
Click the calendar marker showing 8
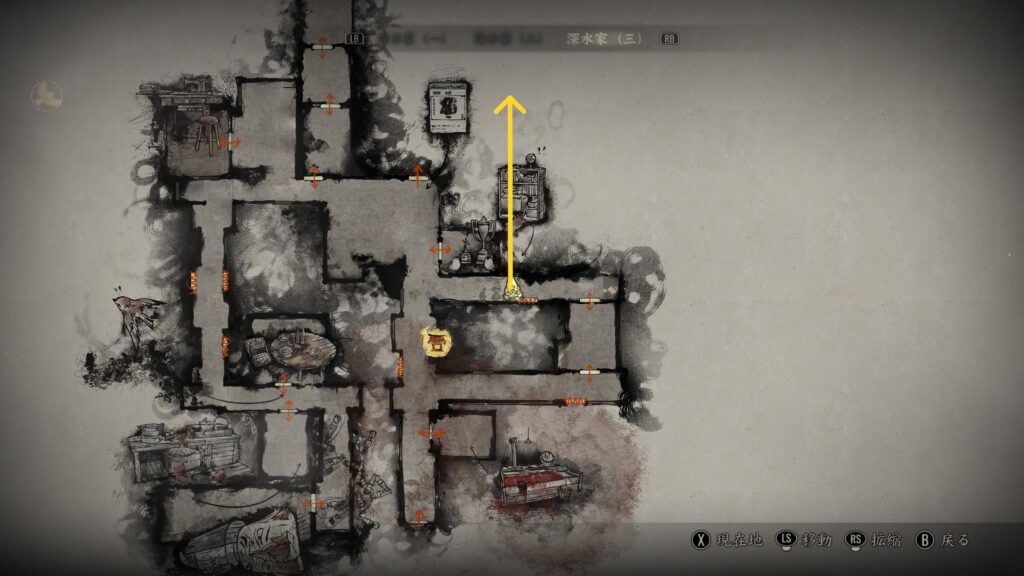449,109
